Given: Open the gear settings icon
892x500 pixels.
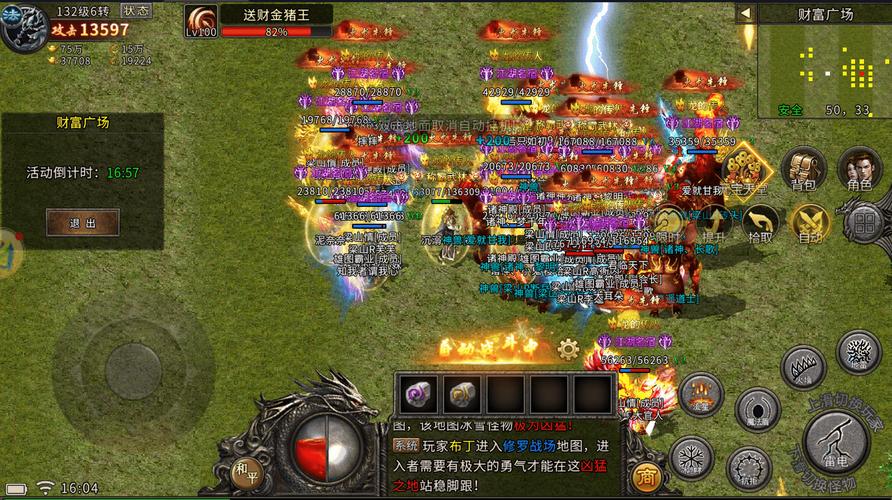Looking at the screenshot, I should pos(568,349).
